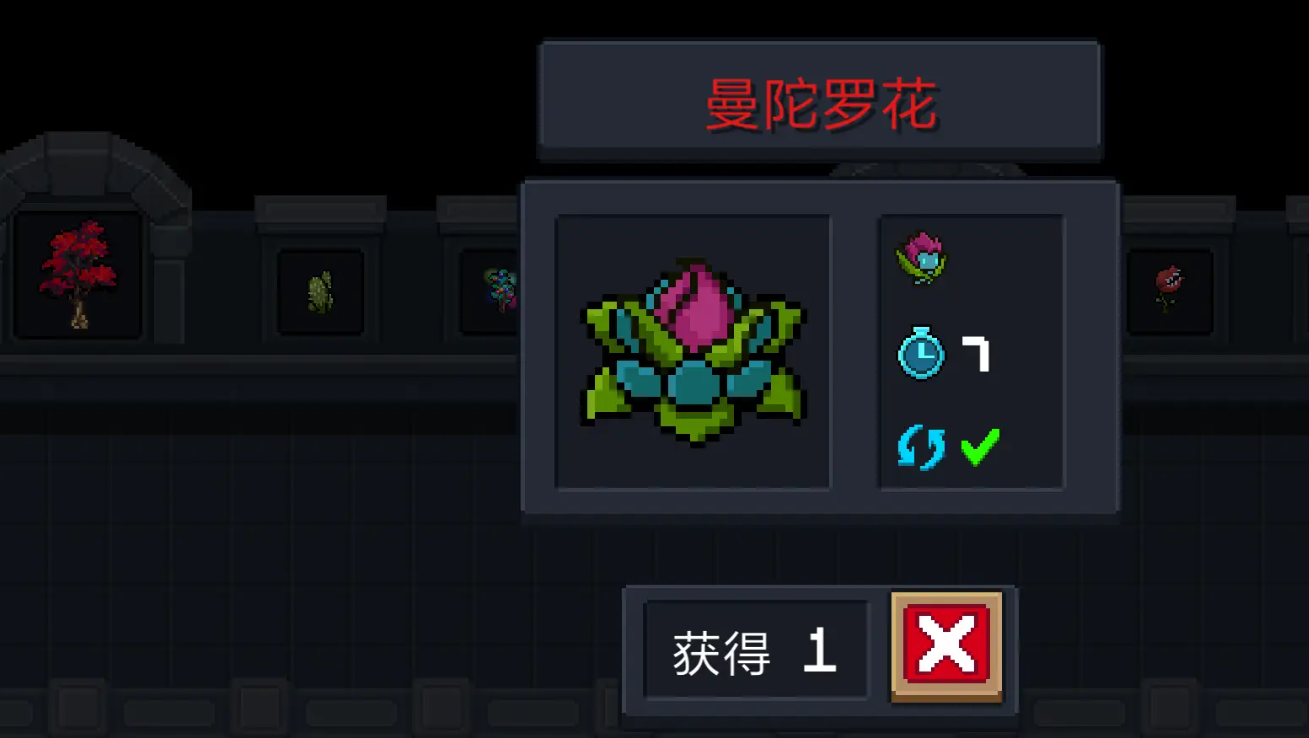Click the large mandrake flower artwork
Screen dimensions: 1309x738
click(694, 352)
